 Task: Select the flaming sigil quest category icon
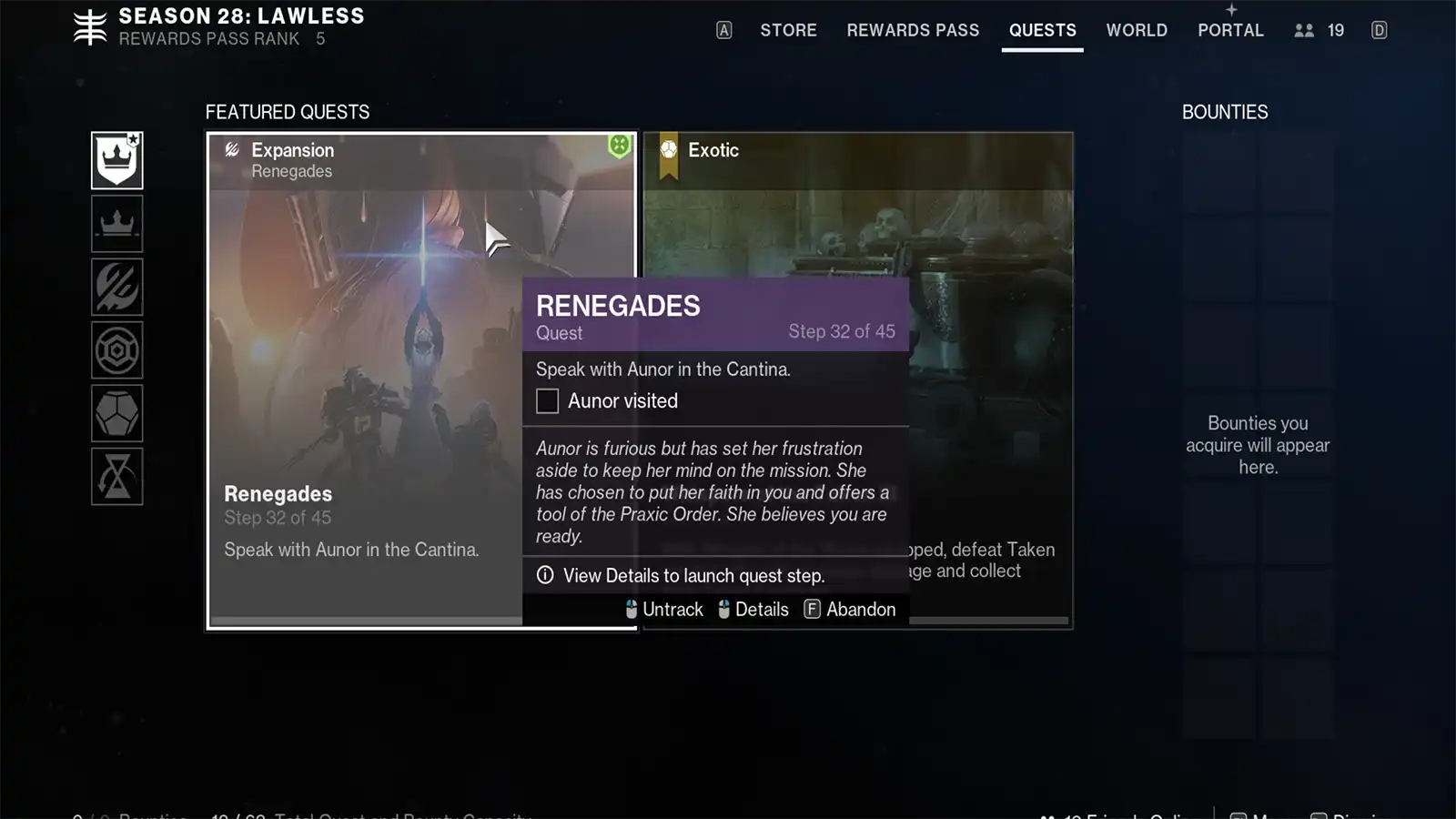116,287
